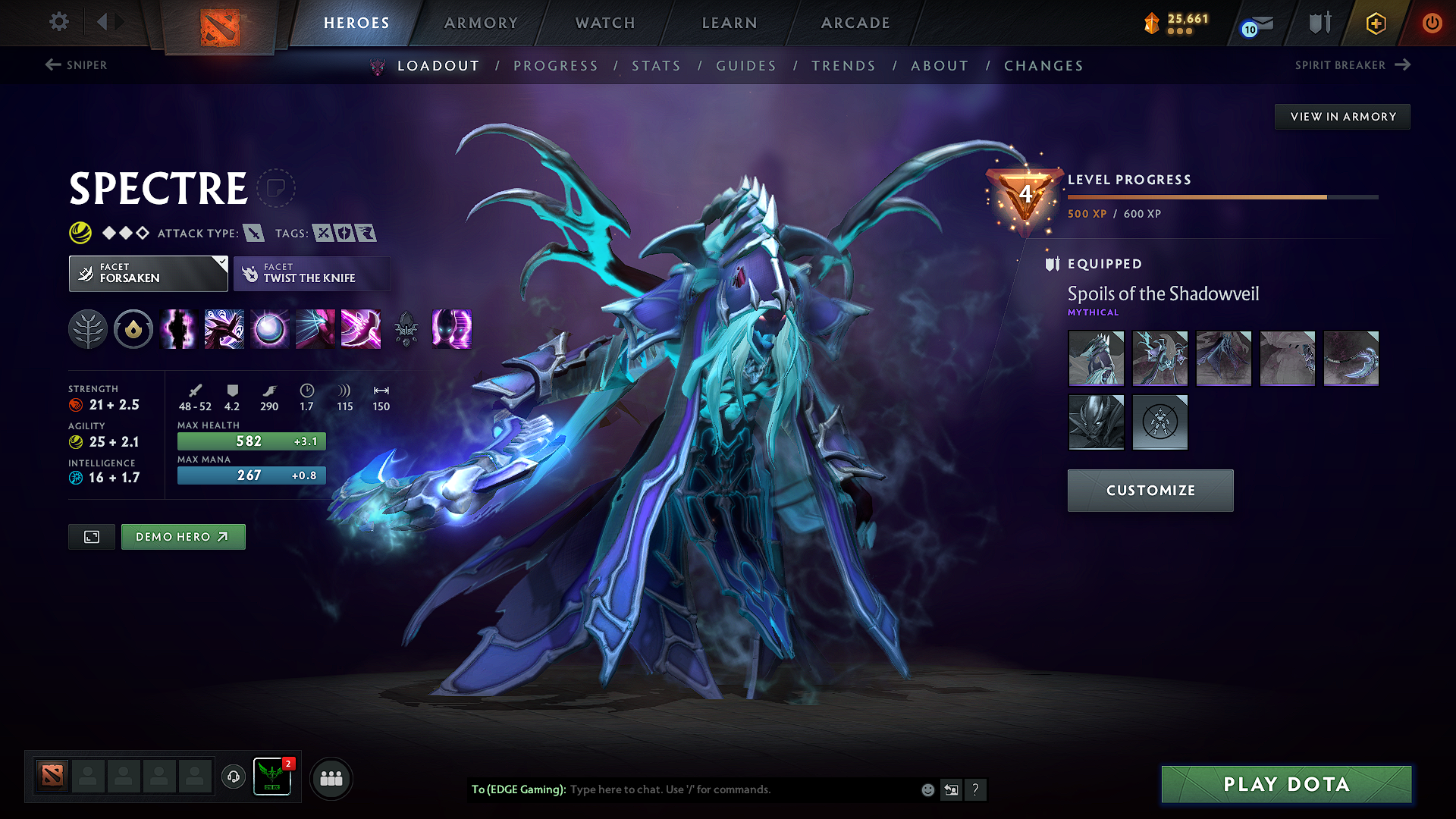This screenshot has height=819, width=1456.
Task: Open the GUIDES tab
Action: [x=745, y=66]
